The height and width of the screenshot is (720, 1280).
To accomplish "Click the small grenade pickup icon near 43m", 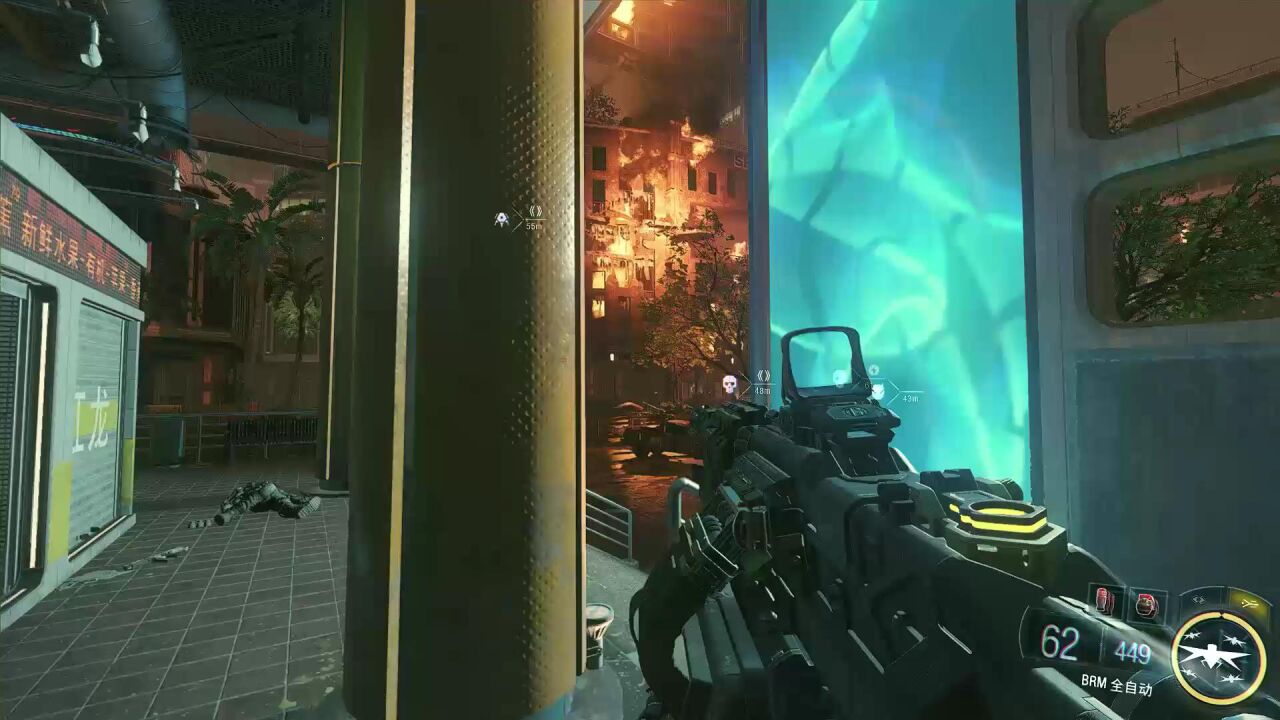I will (x=873, y=370).
